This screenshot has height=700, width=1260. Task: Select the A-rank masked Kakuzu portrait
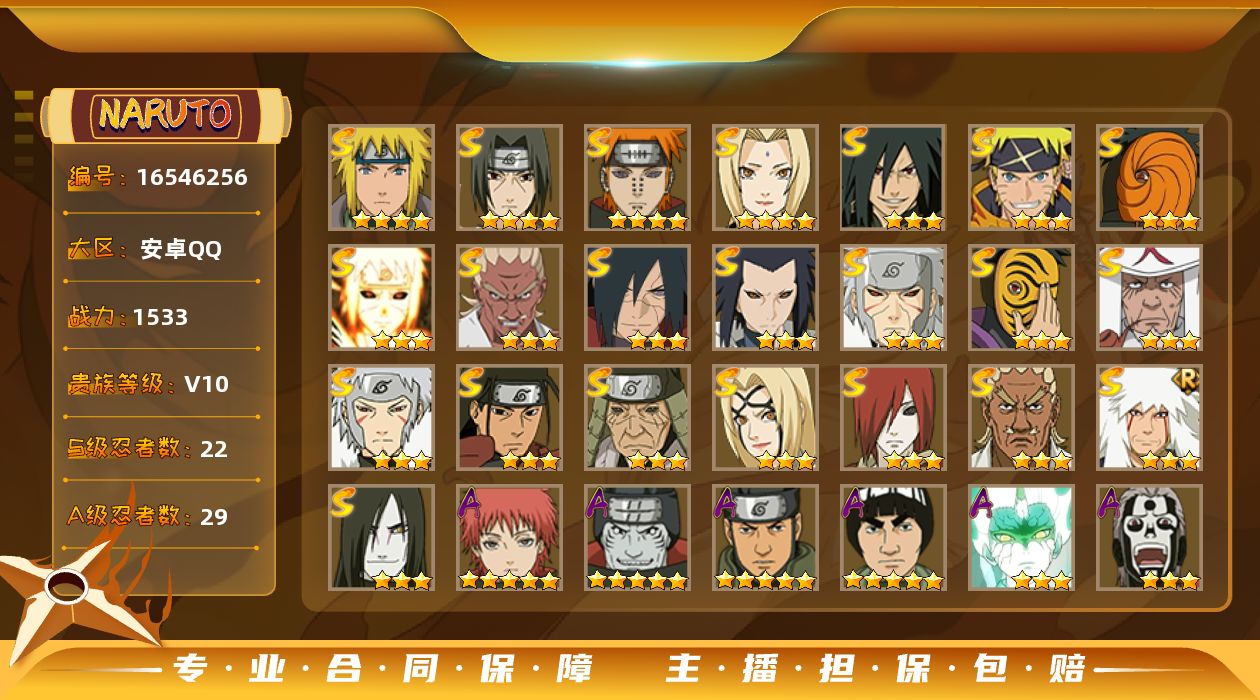coord(637,537)
